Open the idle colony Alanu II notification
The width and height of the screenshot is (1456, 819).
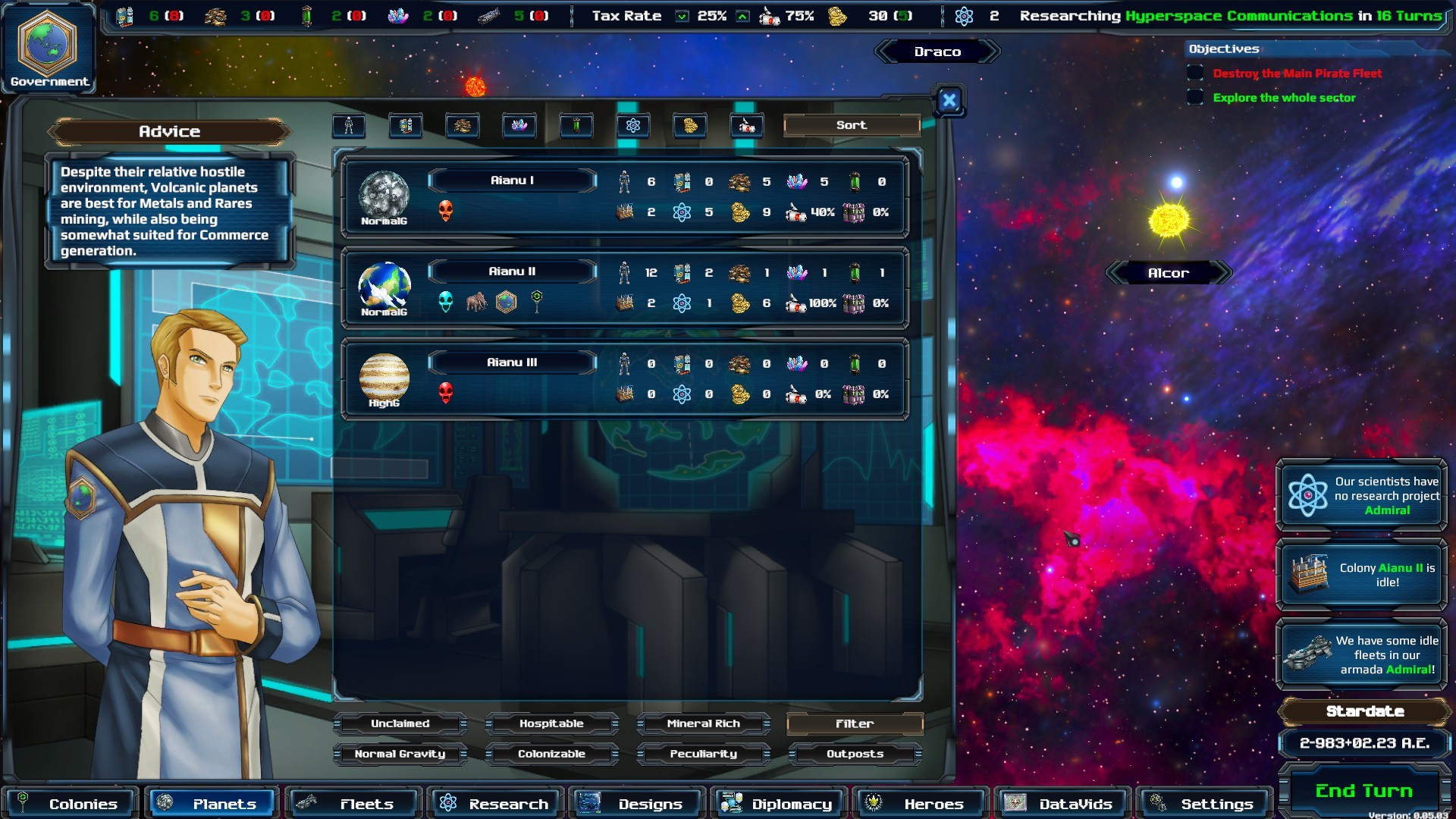pyautogui.click(x=1363, y=575)
